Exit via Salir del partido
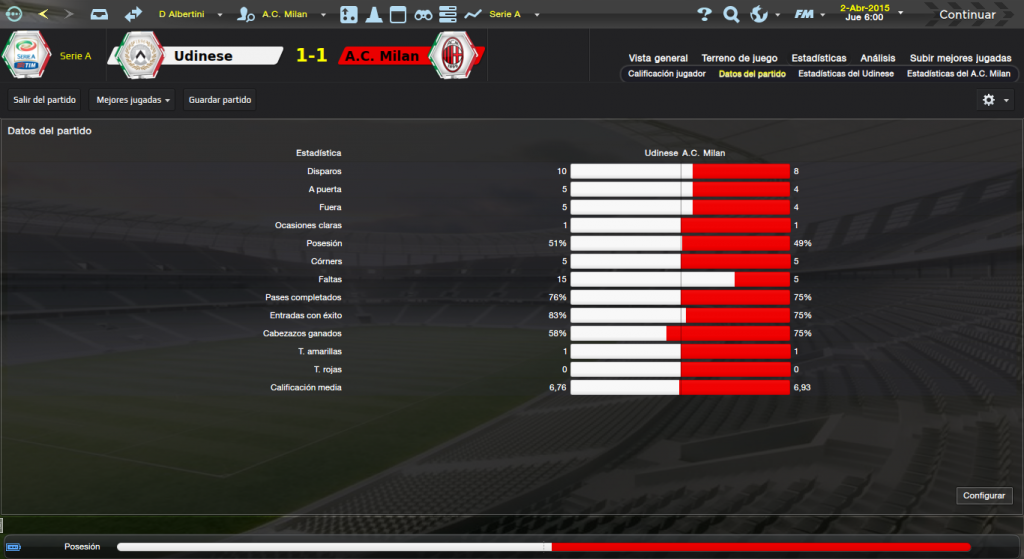 pos(45,100)
